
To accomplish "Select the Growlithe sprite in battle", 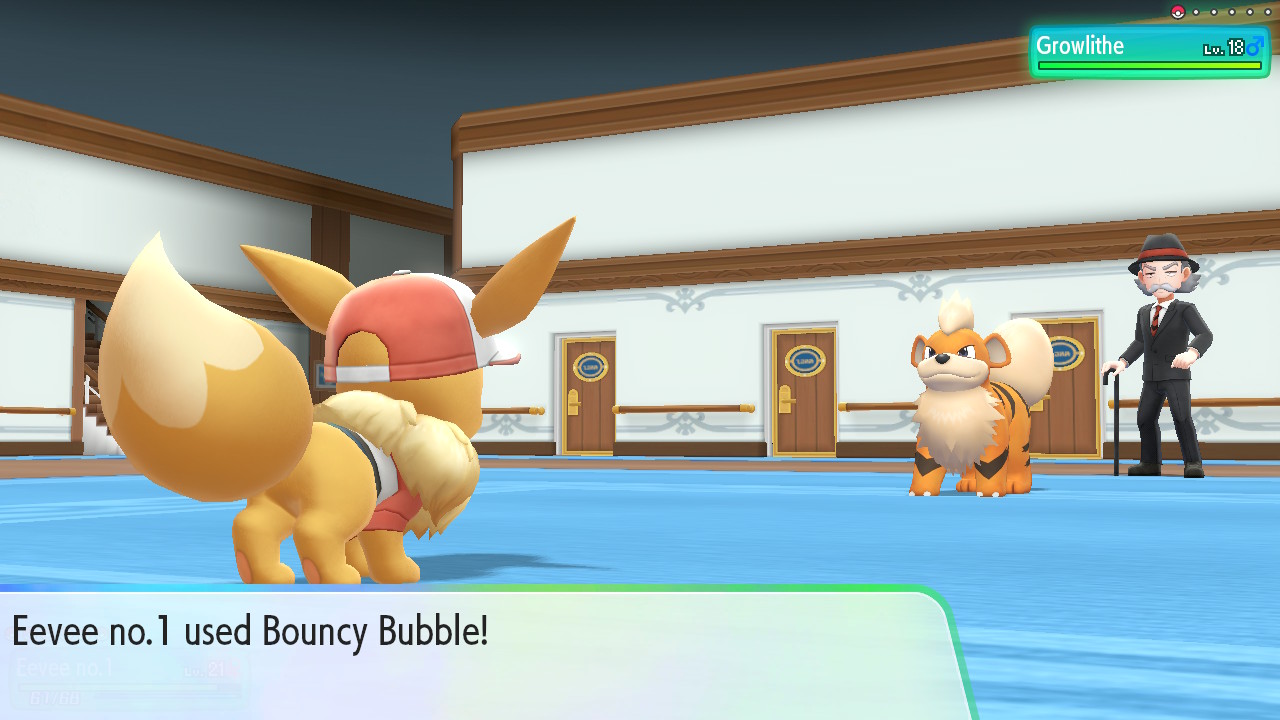I will coord(963,410).
